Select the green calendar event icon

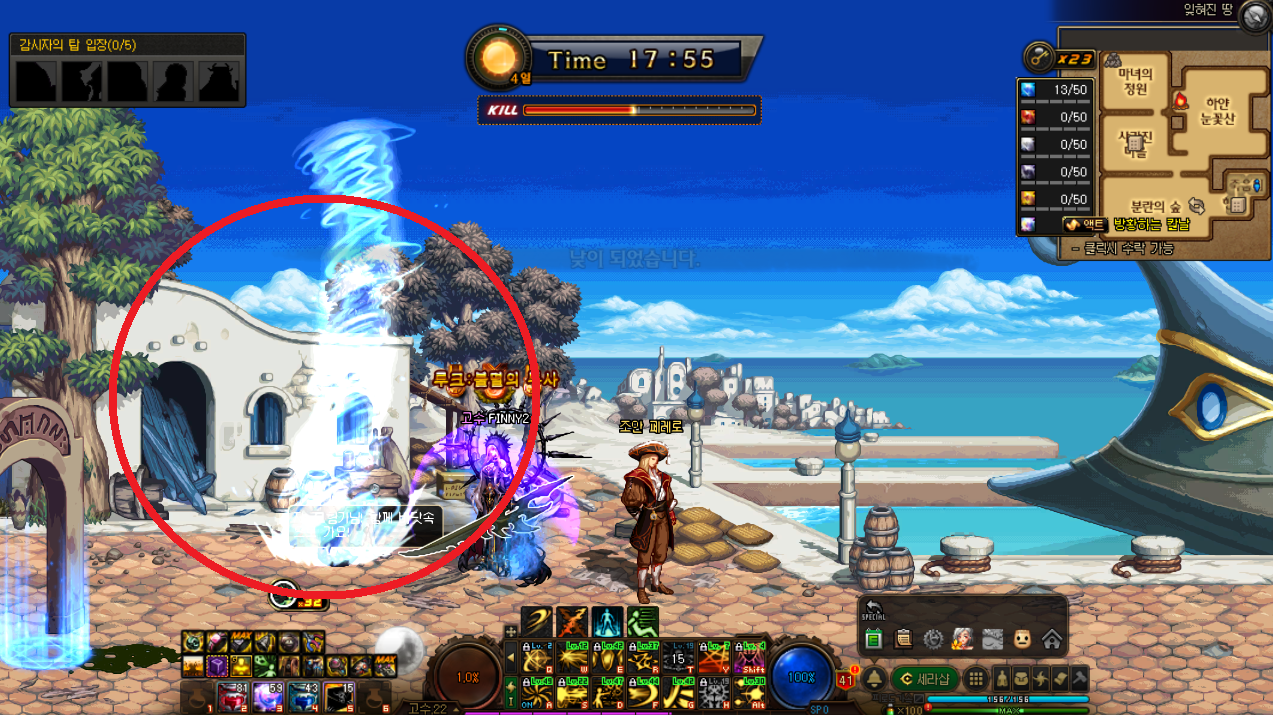[x=873, y=638]
